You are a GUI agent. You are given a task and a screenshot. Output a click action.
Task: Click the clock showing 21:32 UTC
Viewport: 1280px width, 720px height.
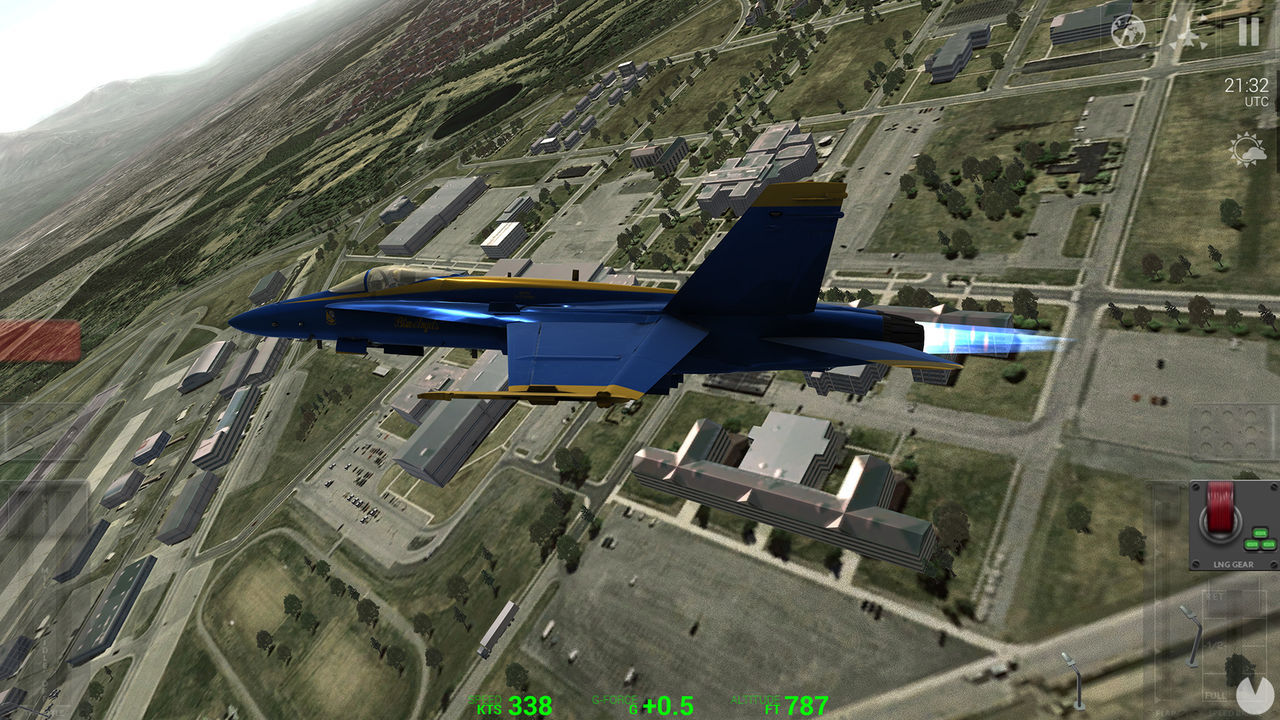coord(1246,90)
